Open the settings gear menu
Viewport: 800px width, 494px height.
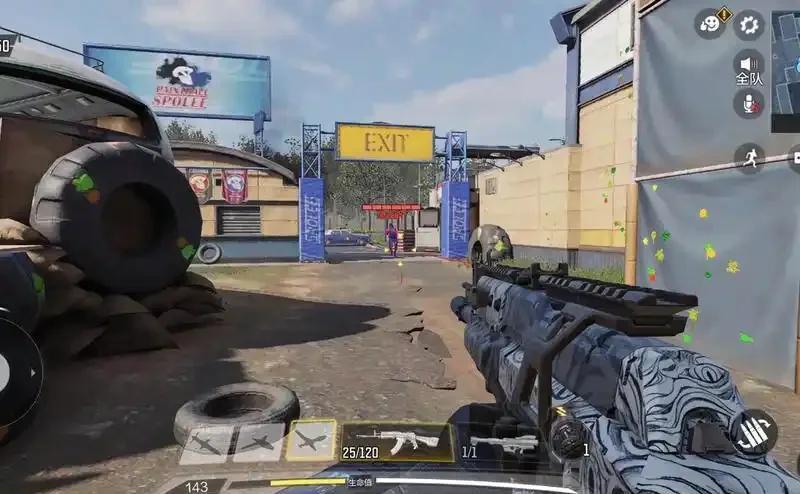click(x=749, y=25)
